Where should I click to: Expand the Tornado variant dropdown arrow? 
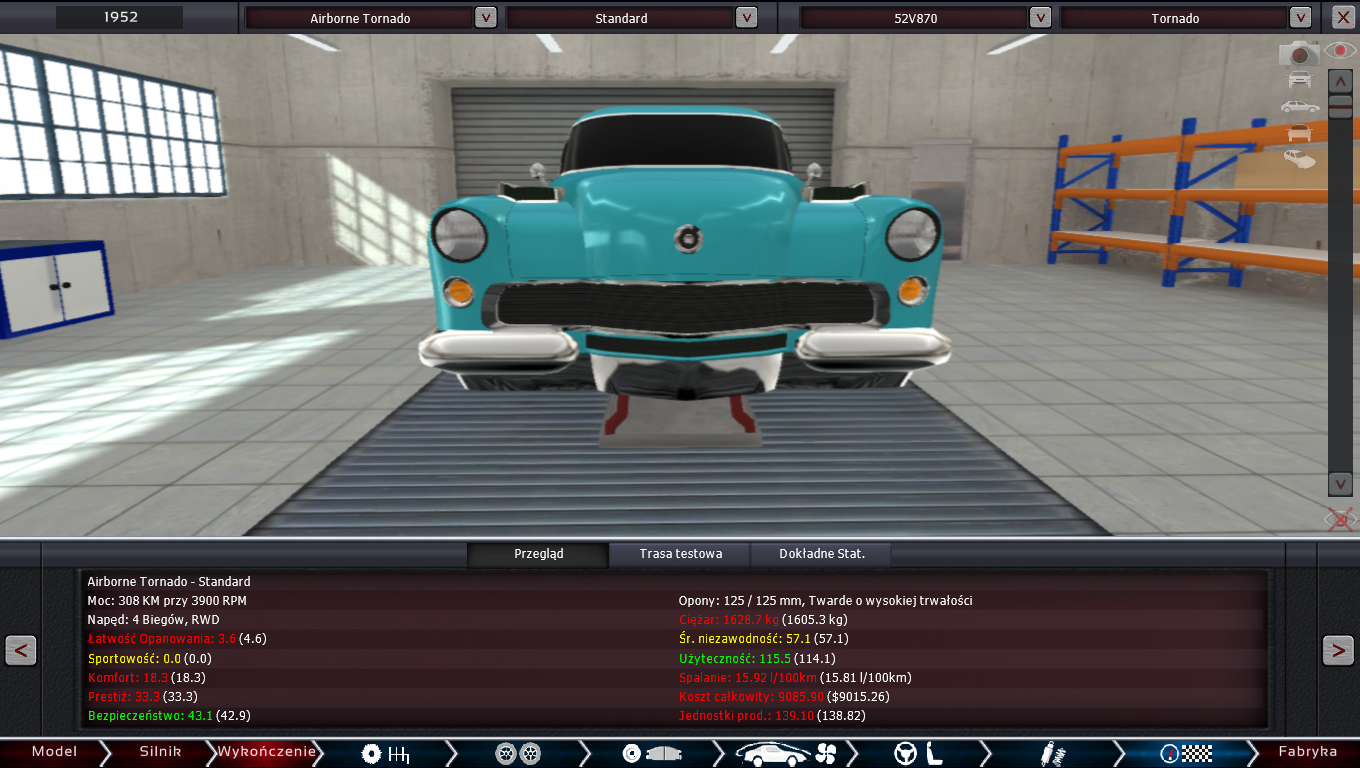[x=1300, y=18]
